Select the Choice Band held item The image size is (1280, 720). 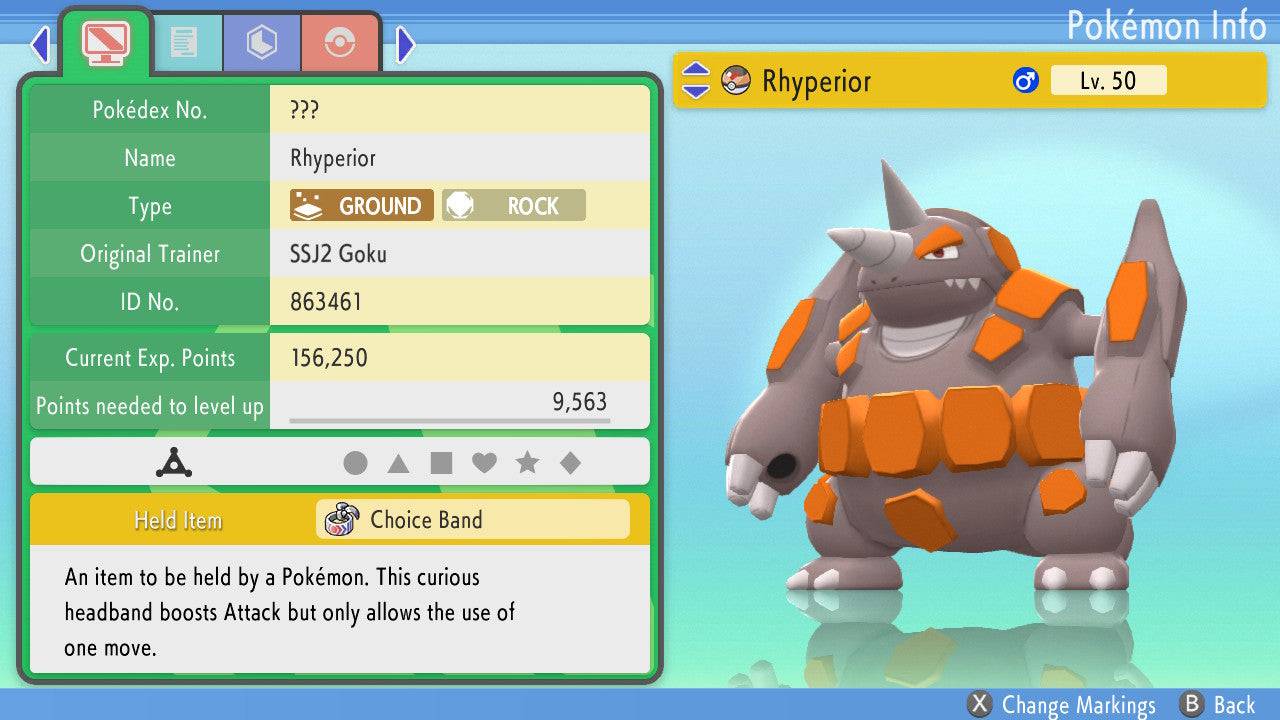(472, 520)
